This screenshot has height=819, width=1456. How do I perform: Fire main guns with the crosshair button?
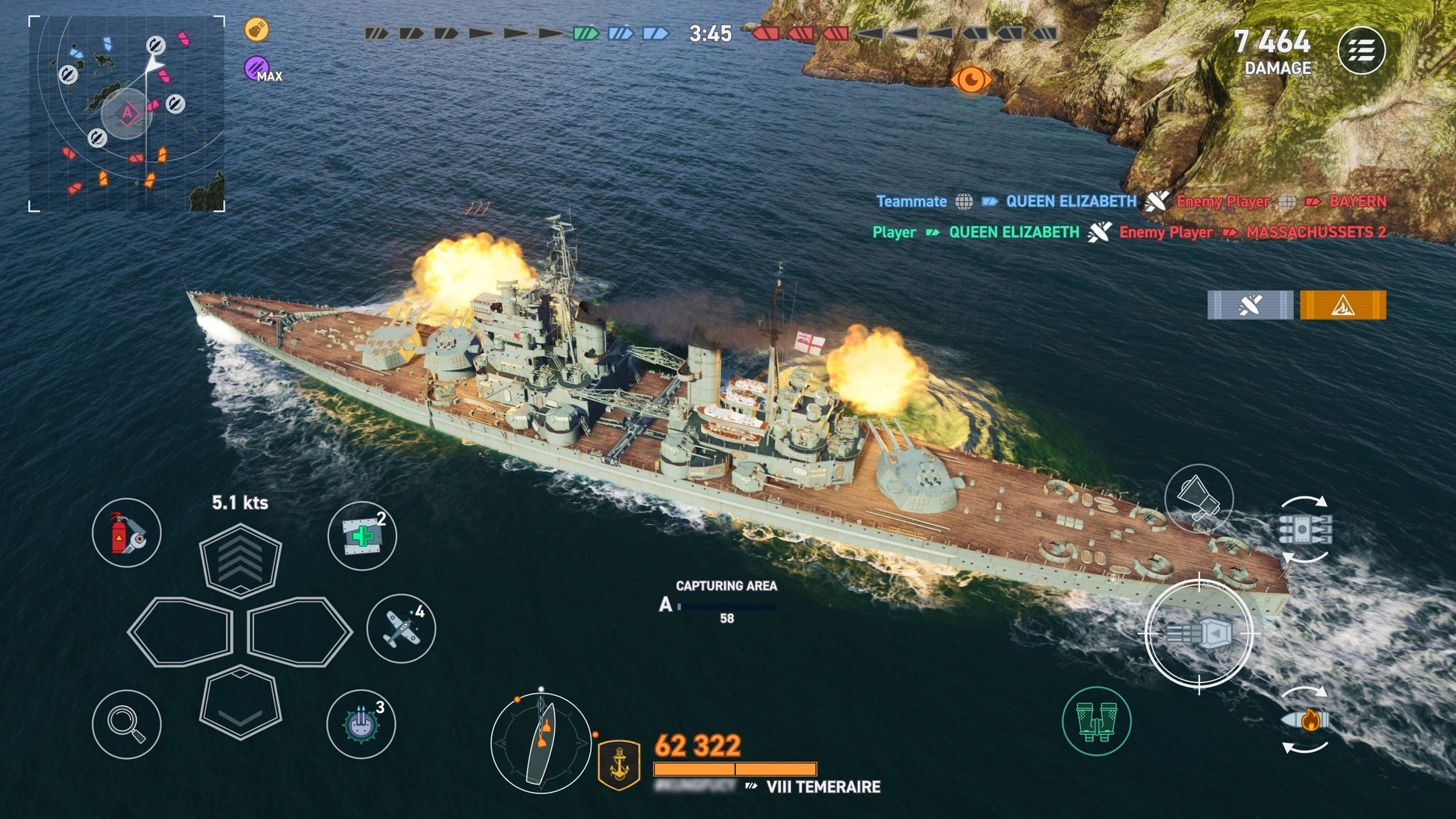[1198, 634]
